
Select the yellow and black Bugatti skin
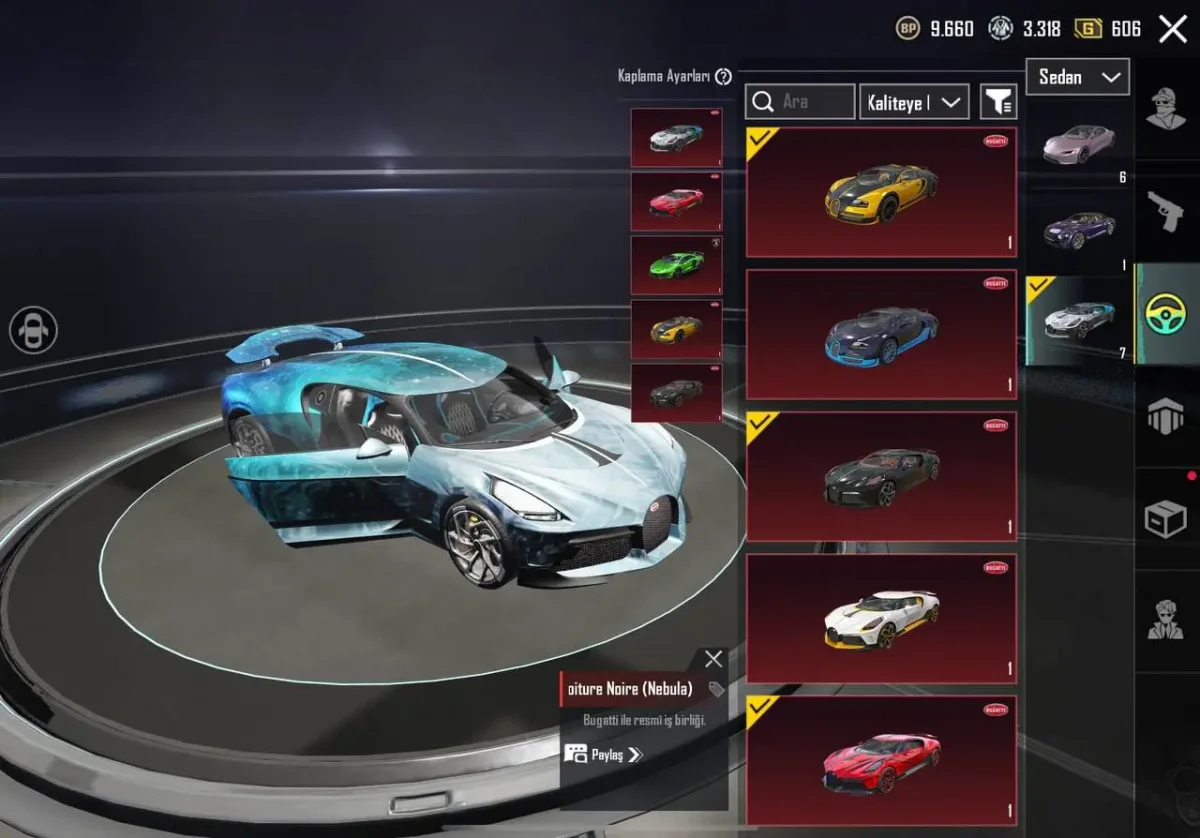point(881,192)
